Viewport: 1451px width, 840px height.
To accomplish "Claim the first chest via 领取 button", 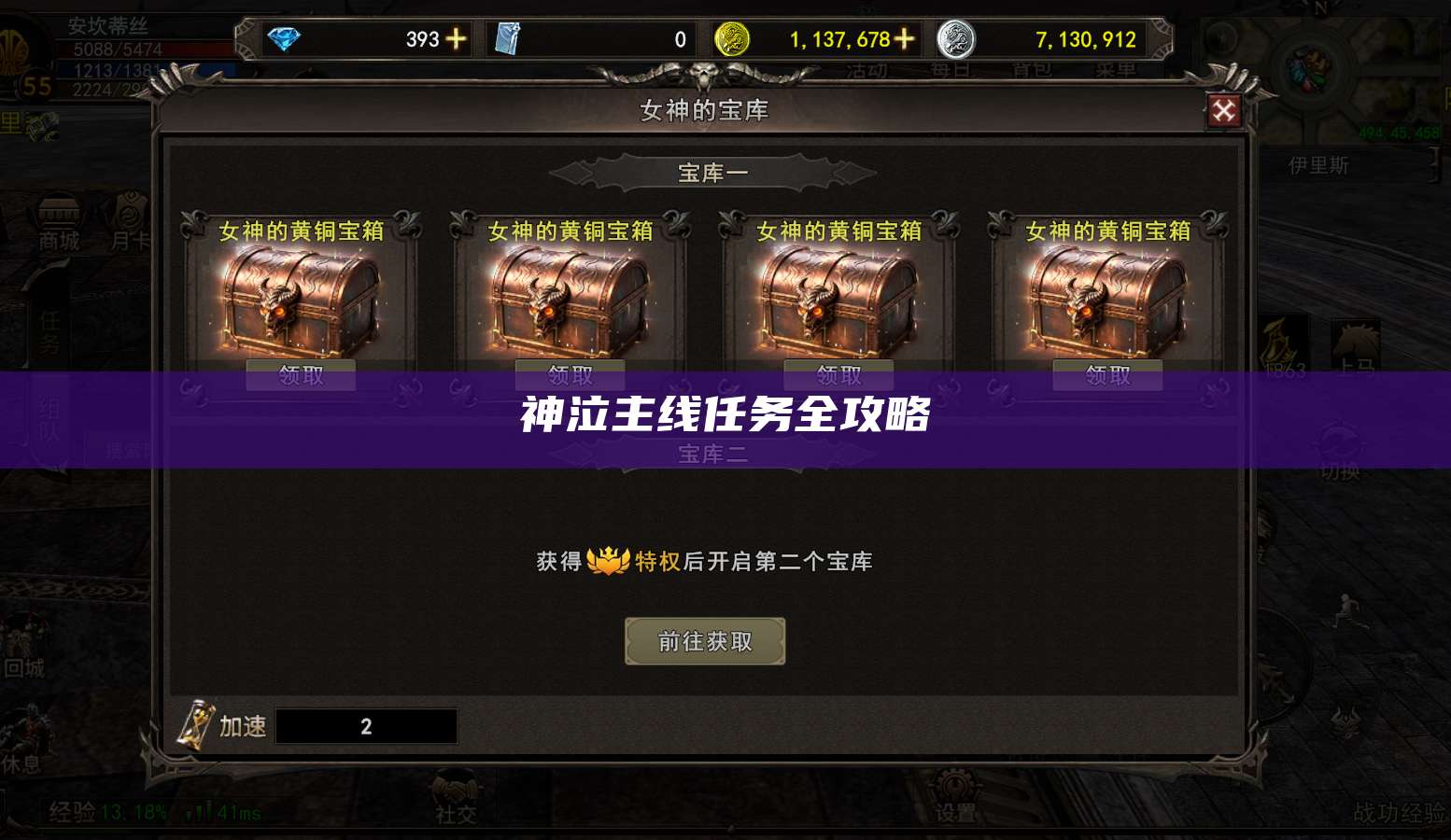I will (300, 374).
